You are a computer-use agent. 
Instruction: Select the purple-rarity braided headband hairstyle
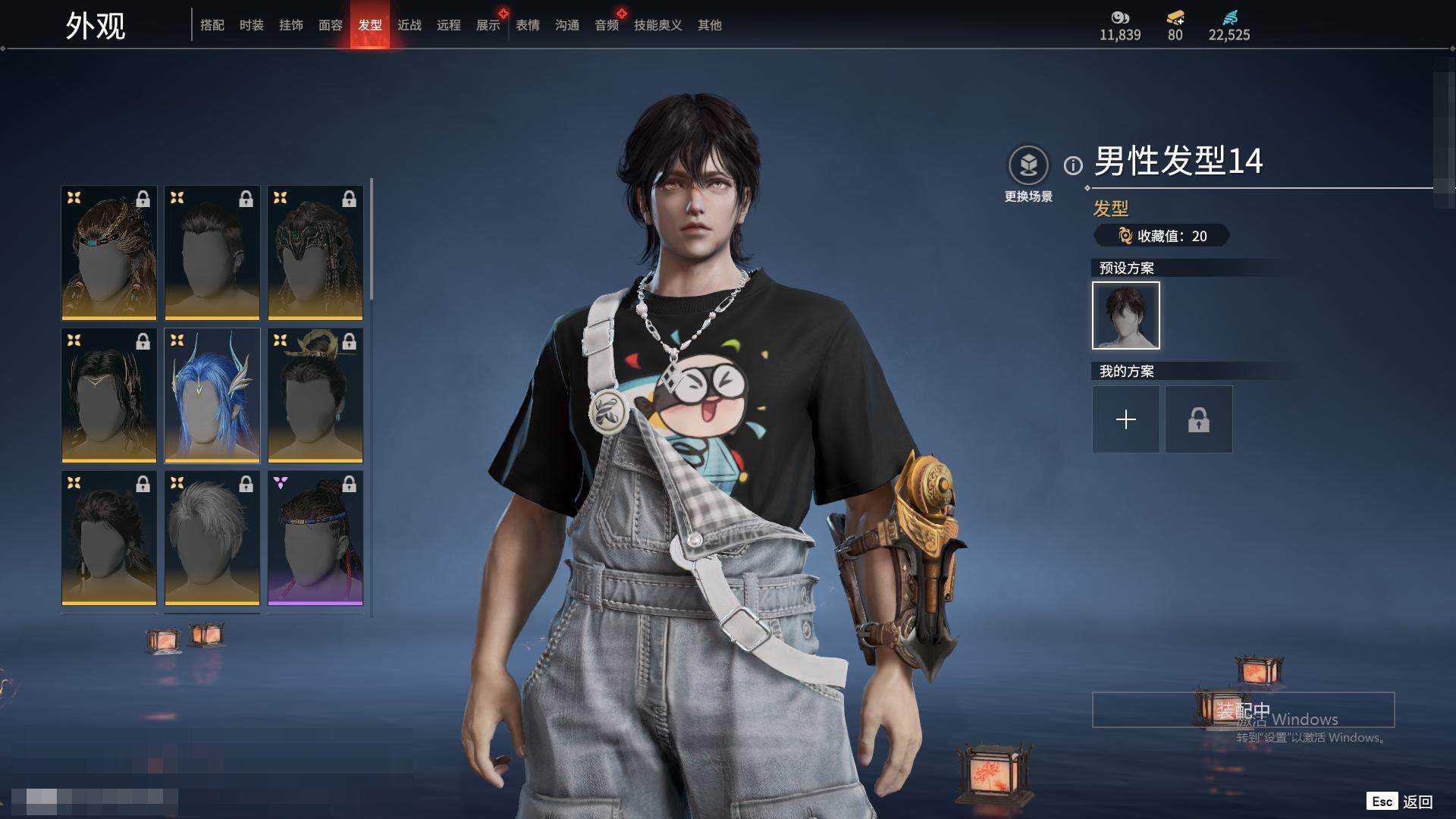click(315, 538)
